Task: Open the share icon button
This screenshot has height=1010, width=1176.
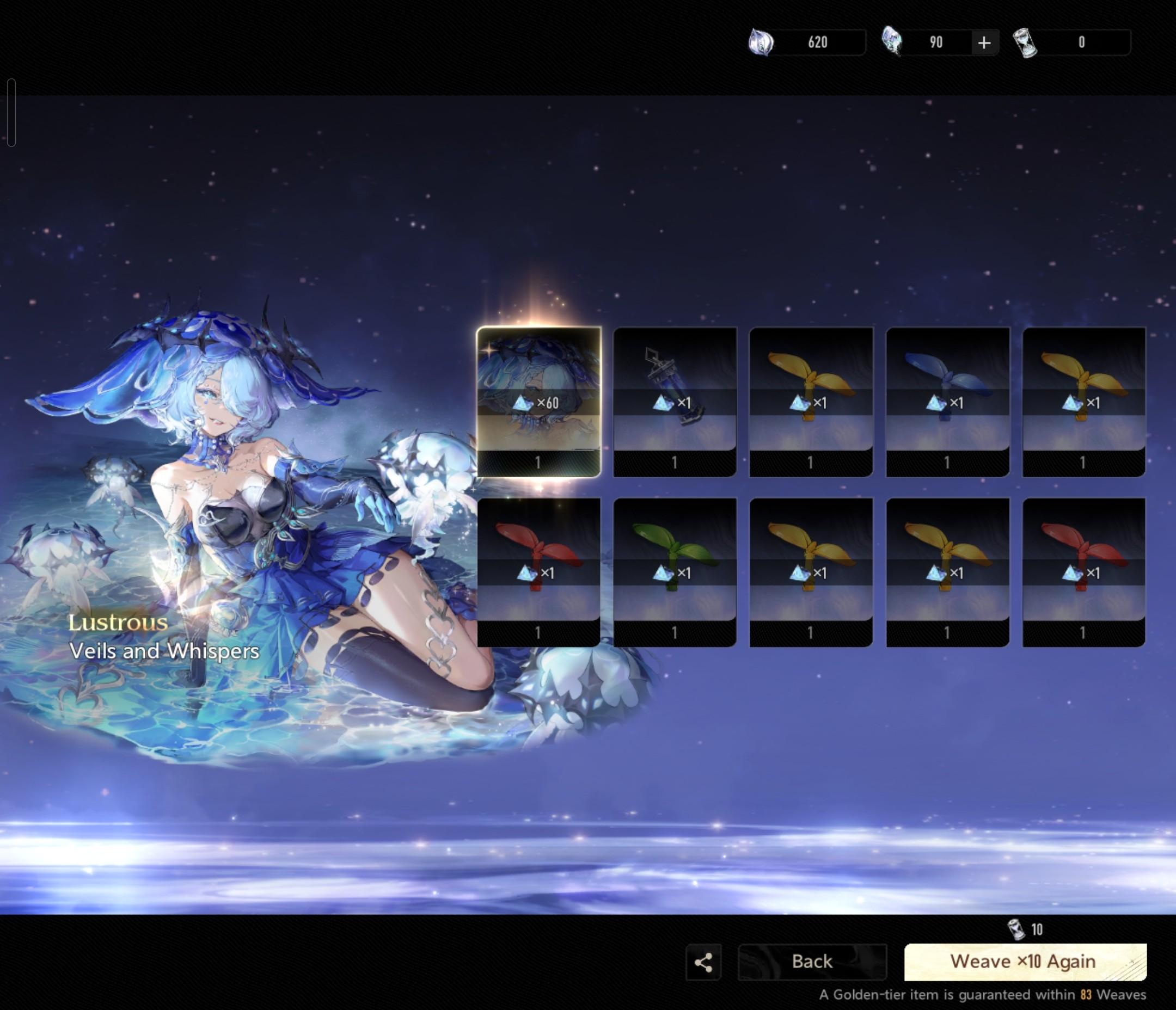Action: (x=703, y=962)
